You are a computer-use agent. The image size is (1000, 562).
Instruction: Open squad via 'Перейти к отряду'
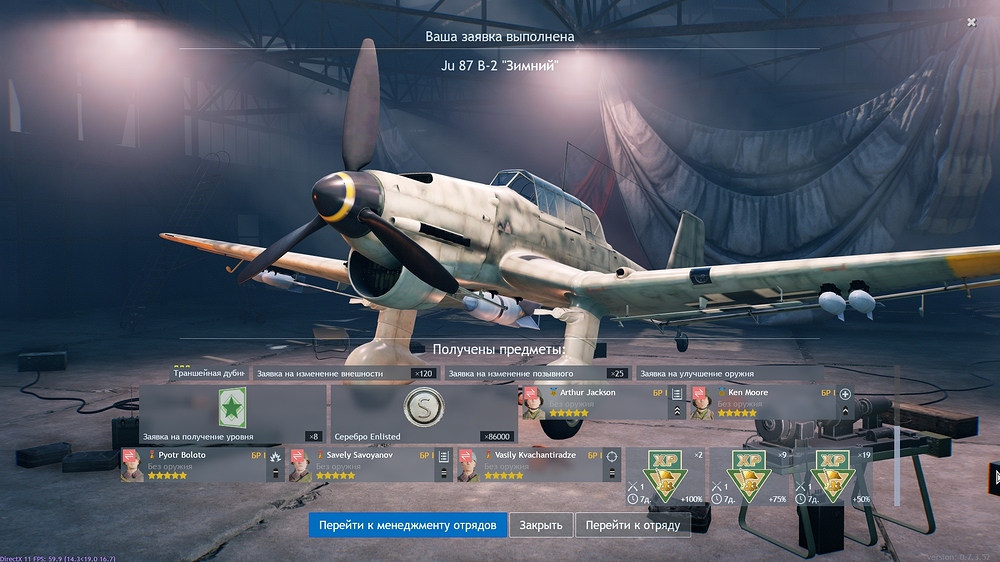tap(632, 525)
